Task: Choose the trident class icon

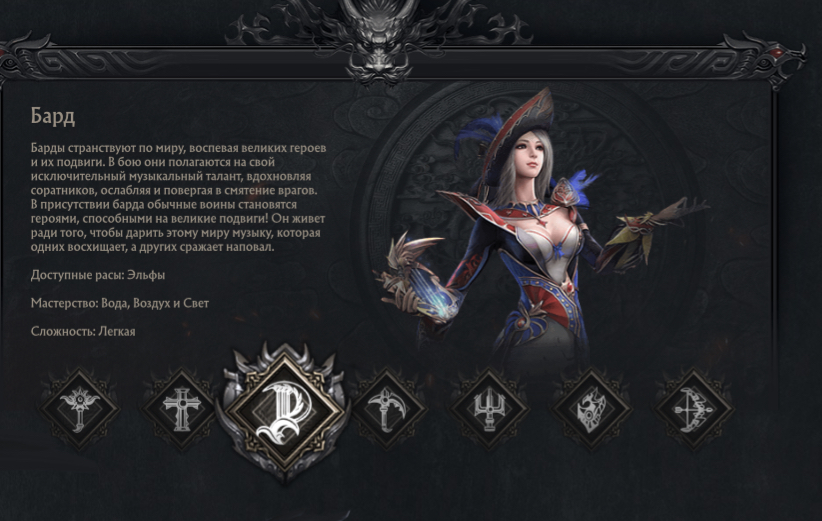Action: pyautogui.click(x=489, y=408)
